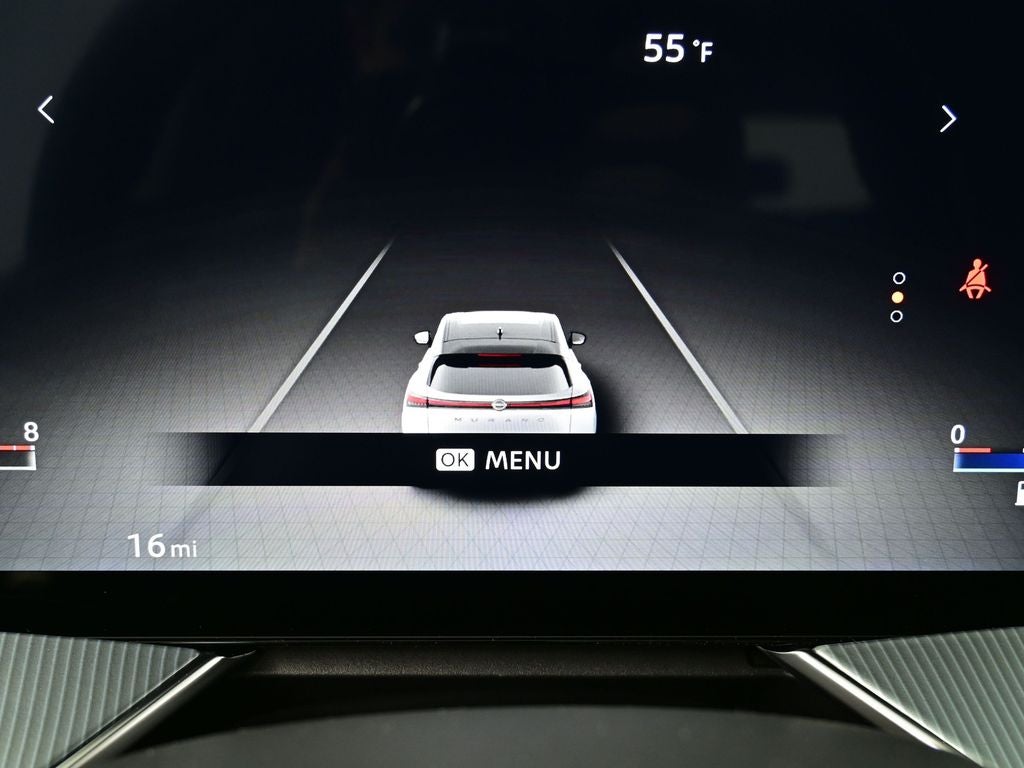
Task: Open the MENU bar
Action: pyautogui.click(x=499, y=460)
